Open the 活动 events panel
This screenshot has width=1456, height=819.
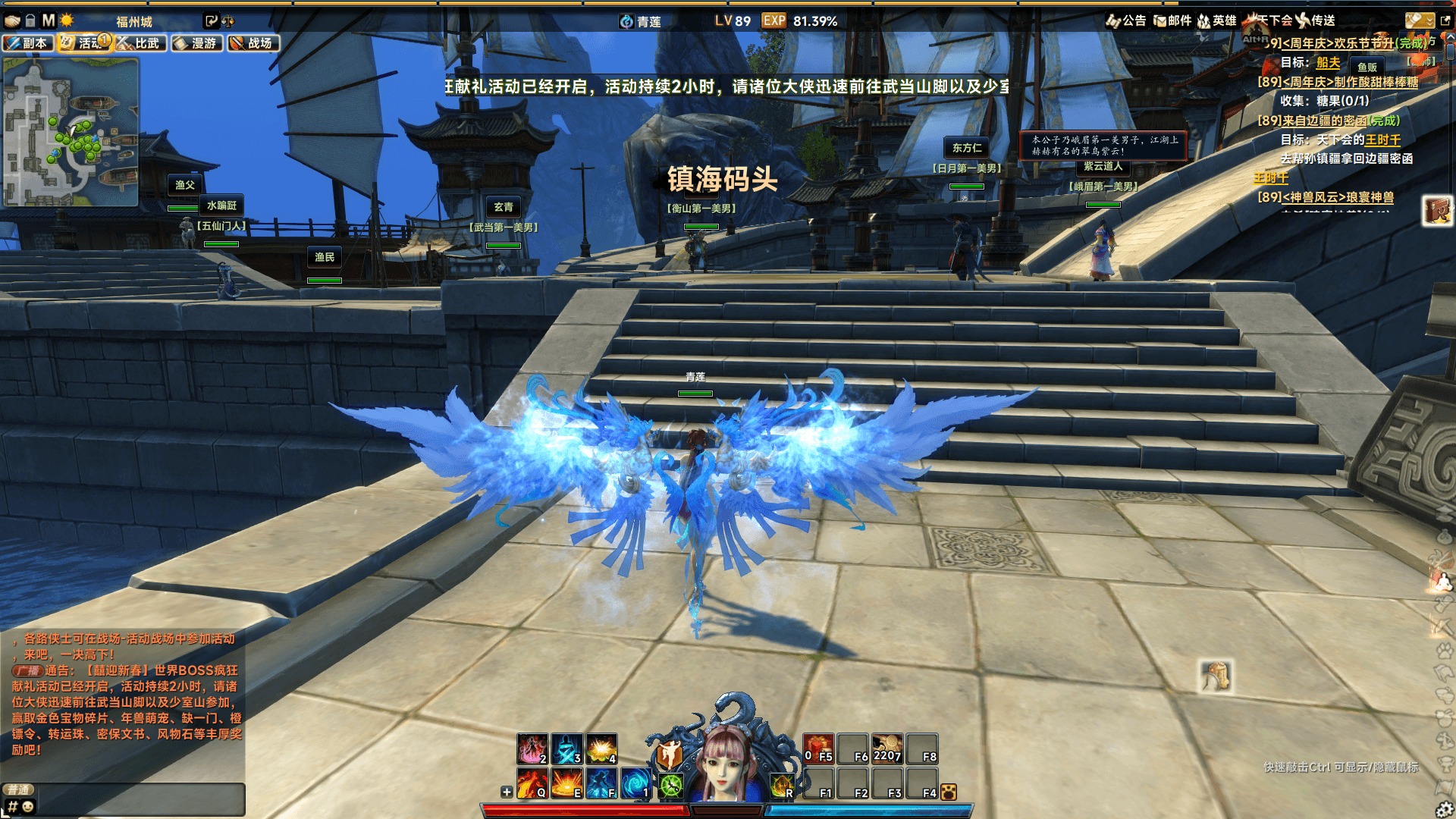point(83,43)
